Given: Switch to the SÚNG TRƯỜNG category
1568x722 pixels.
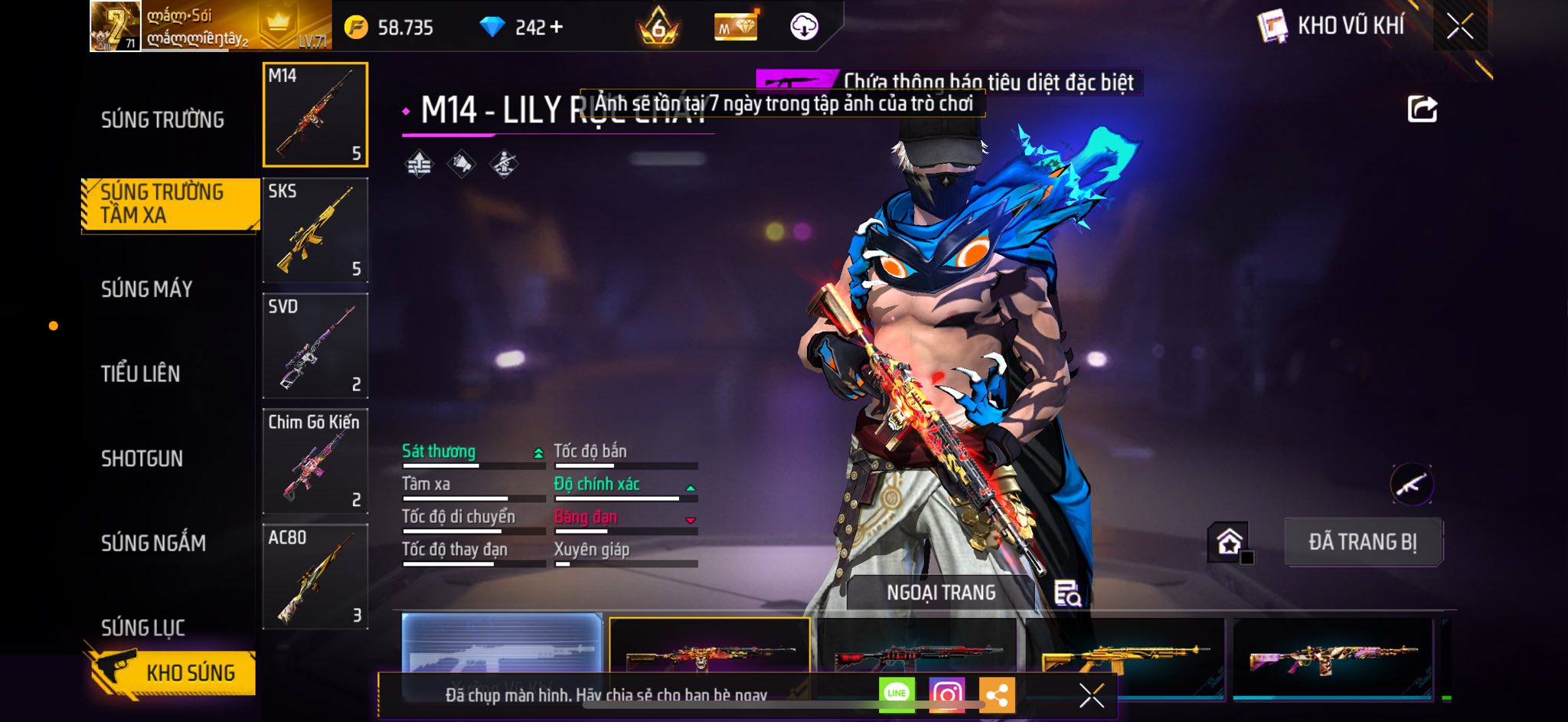Looking at the screenshot, I should tap(162, 120).
